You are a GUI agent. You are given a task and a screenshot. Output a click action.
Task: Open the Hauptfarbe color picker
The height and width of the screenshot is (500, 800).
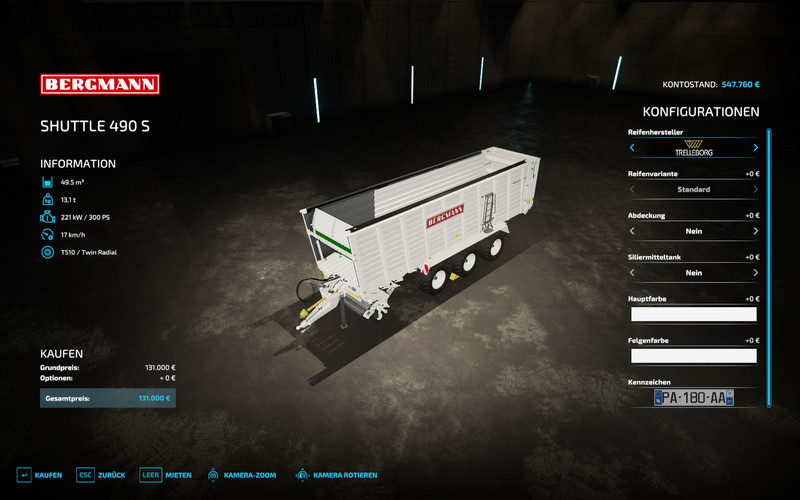(x=693, y=314)
